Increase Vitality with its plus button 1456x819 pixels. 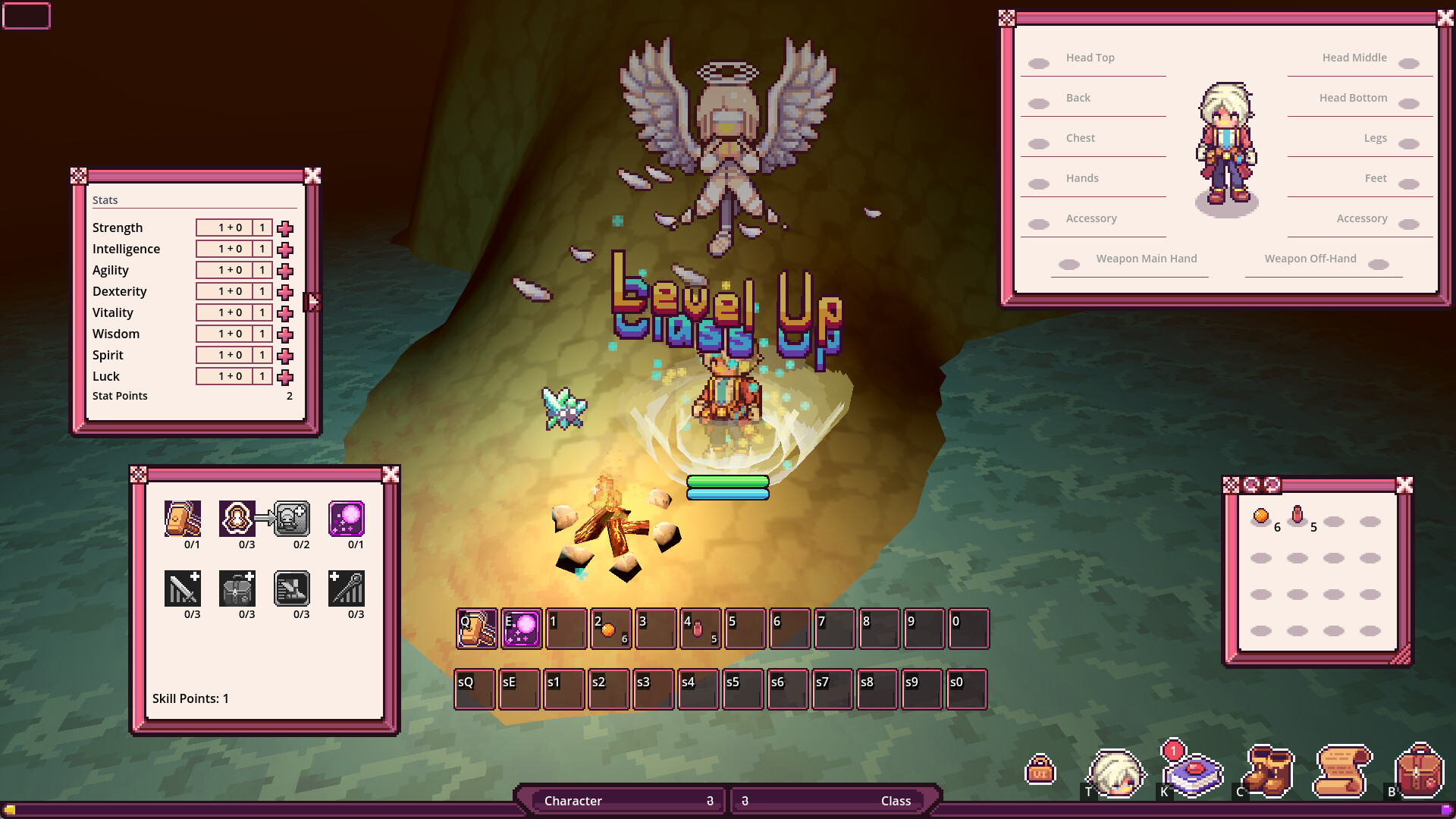click(x=284, y=312)
